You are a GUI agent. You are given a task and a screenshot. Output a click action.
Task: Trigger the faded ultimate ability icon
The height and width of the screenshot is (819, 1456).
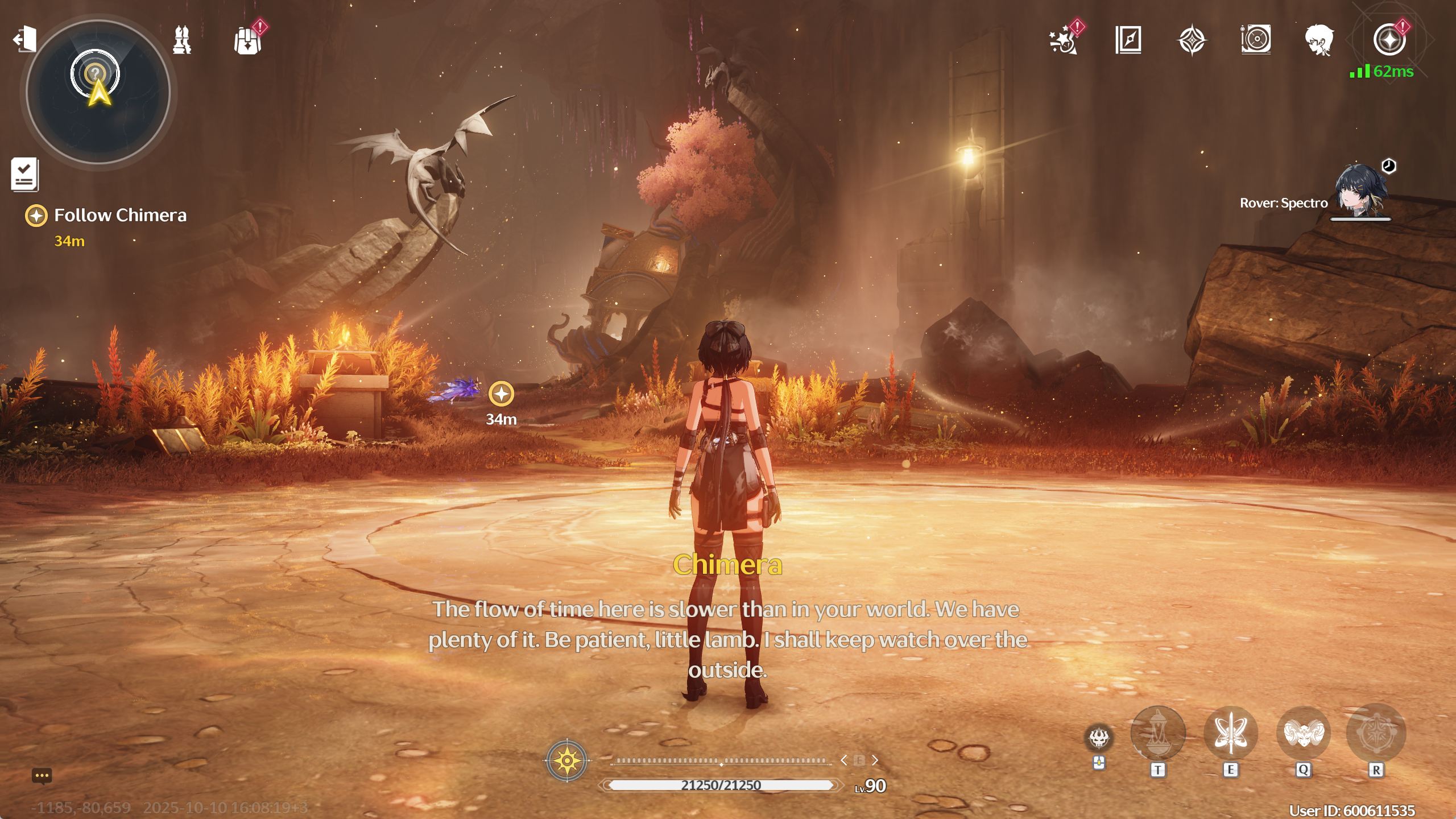(x=1376, y=733)
